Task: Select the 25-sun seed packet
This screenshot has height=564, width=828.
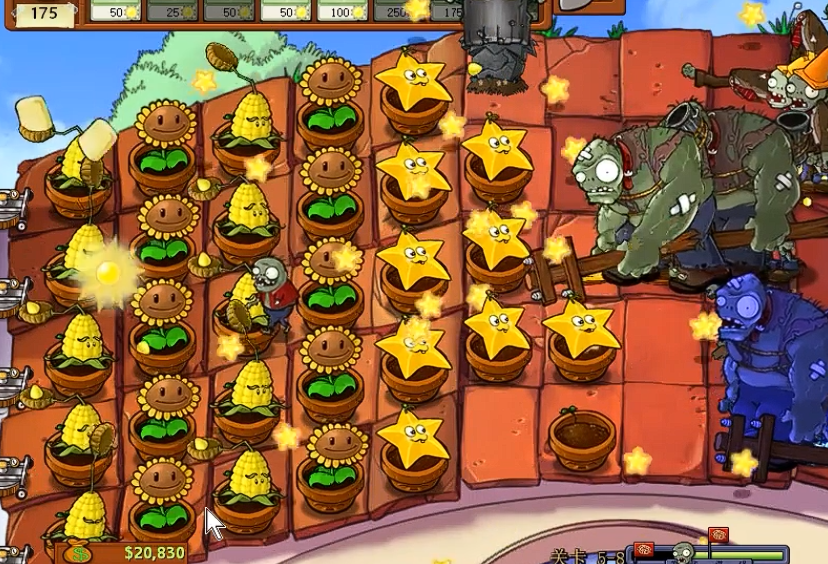Action: tap(173, 10)
